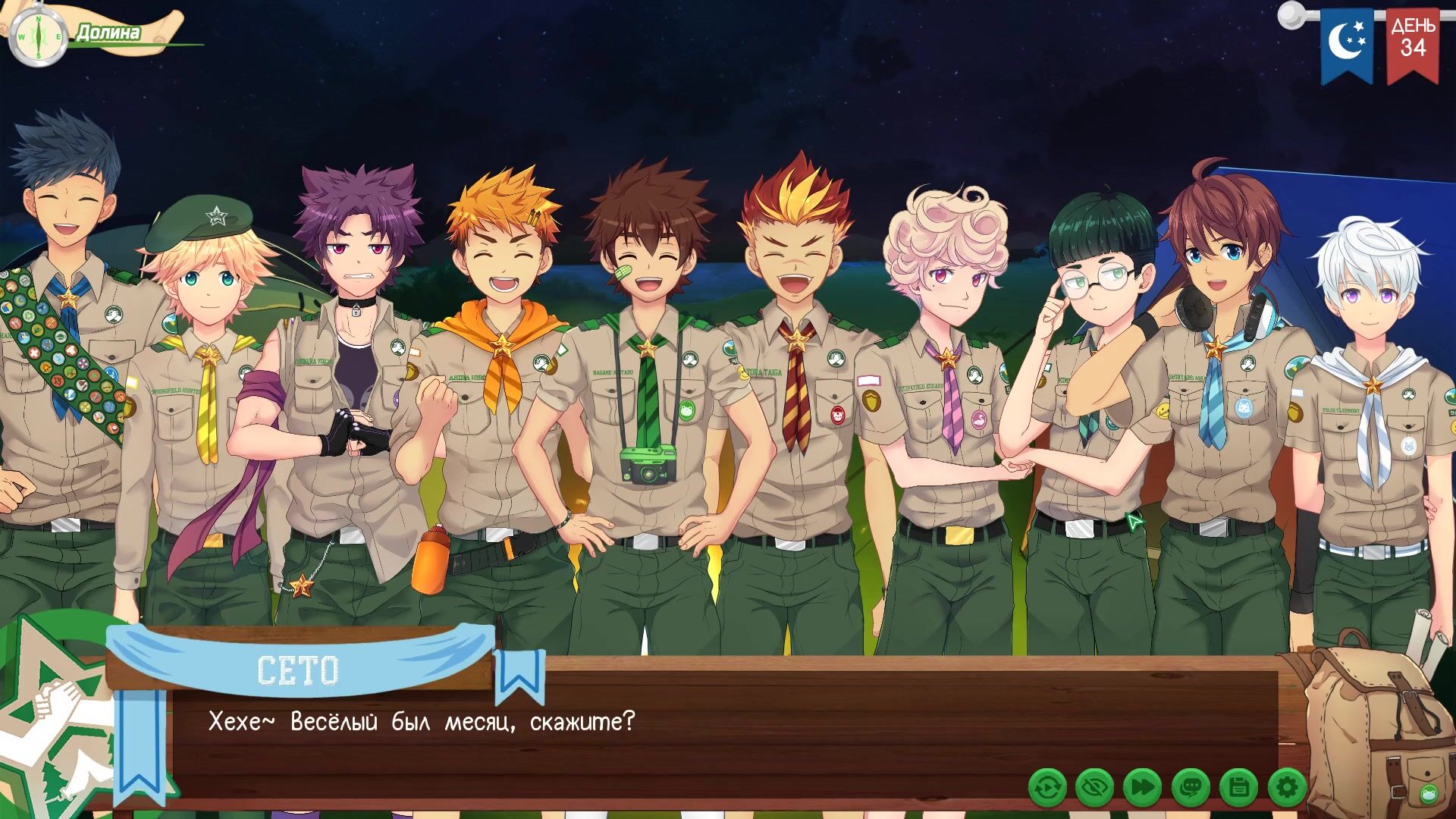Click the night moon blue banner
The height and width of the screenshot is (819, 1456).
[1347, 44]
